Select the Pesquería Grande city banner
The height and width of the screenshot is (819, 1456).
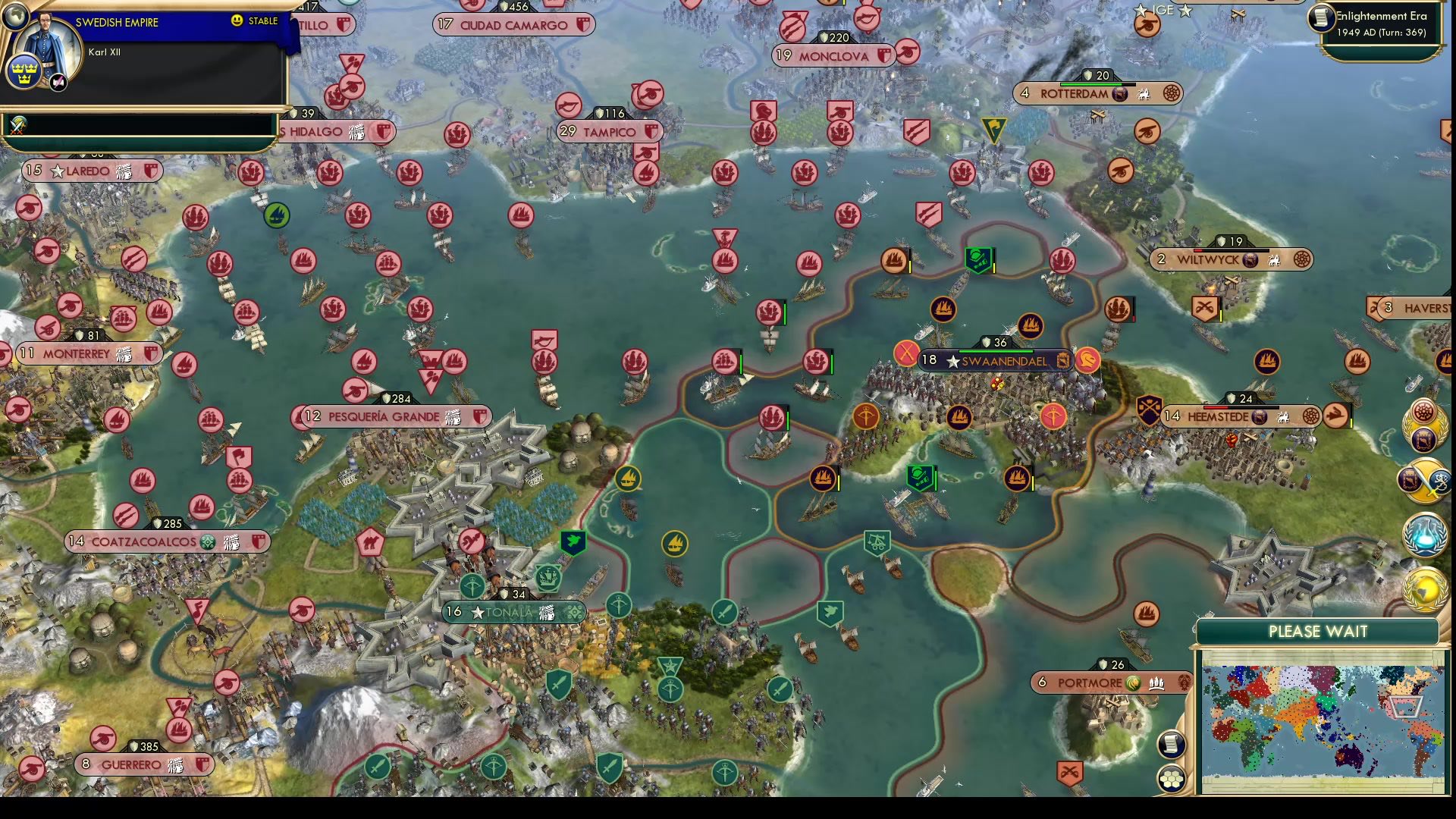[x=385, y=416]
